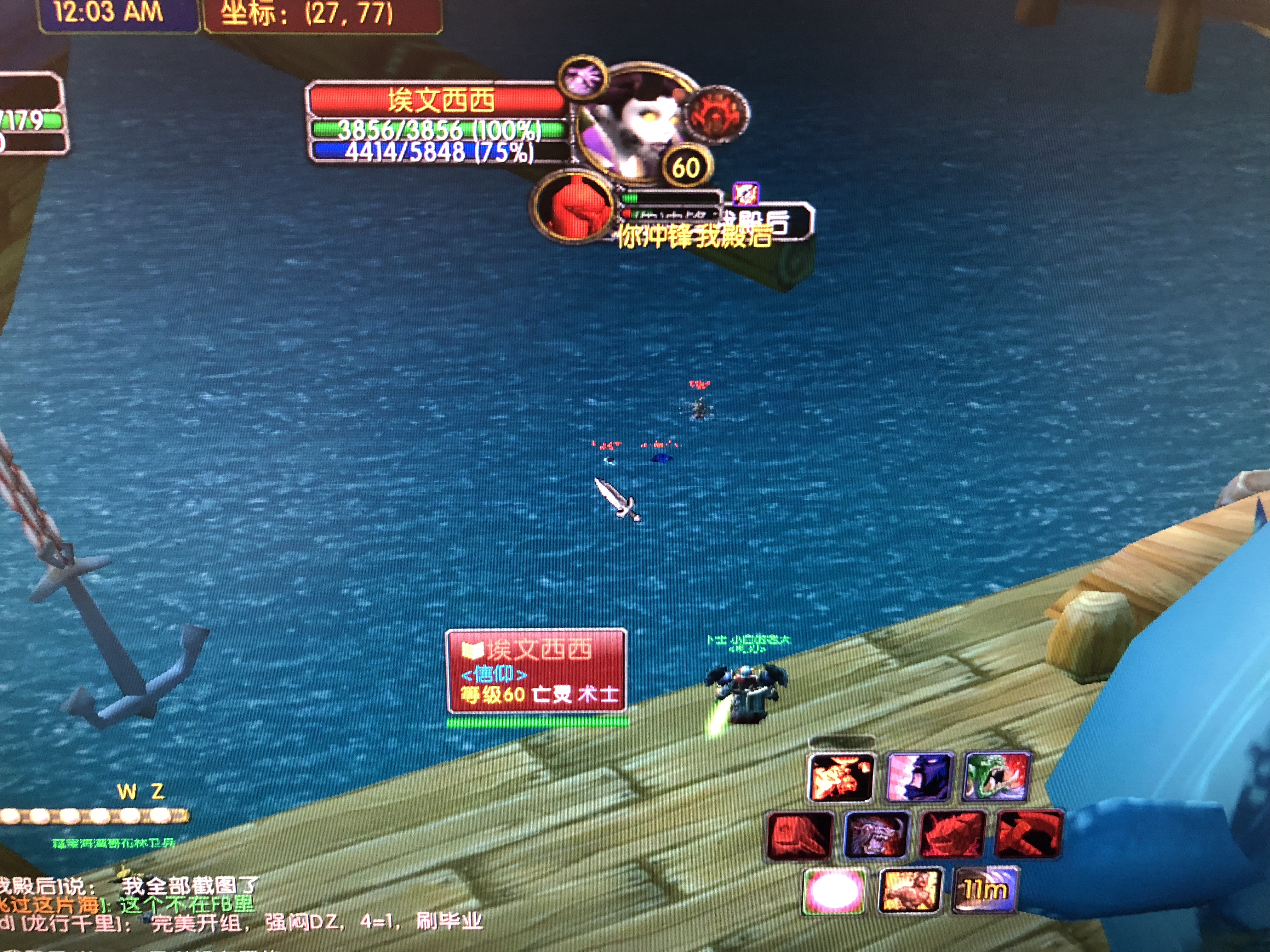
Task: Click the 12:03 AM clock display
Action: click(109, 13)
